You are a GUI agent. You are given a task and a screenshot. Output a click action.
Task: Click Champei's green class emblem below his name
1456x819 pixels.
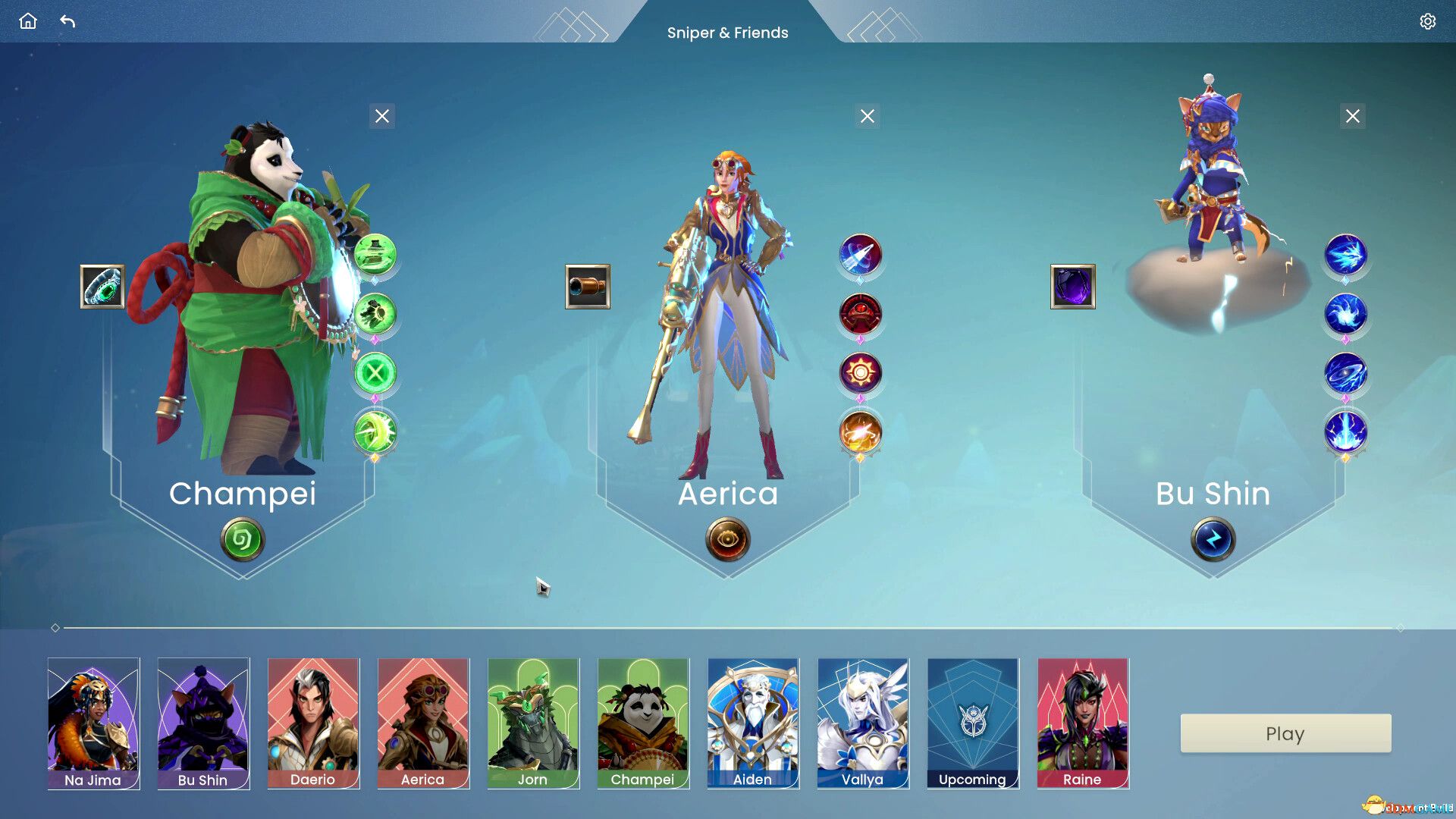[x=242, y=539]
